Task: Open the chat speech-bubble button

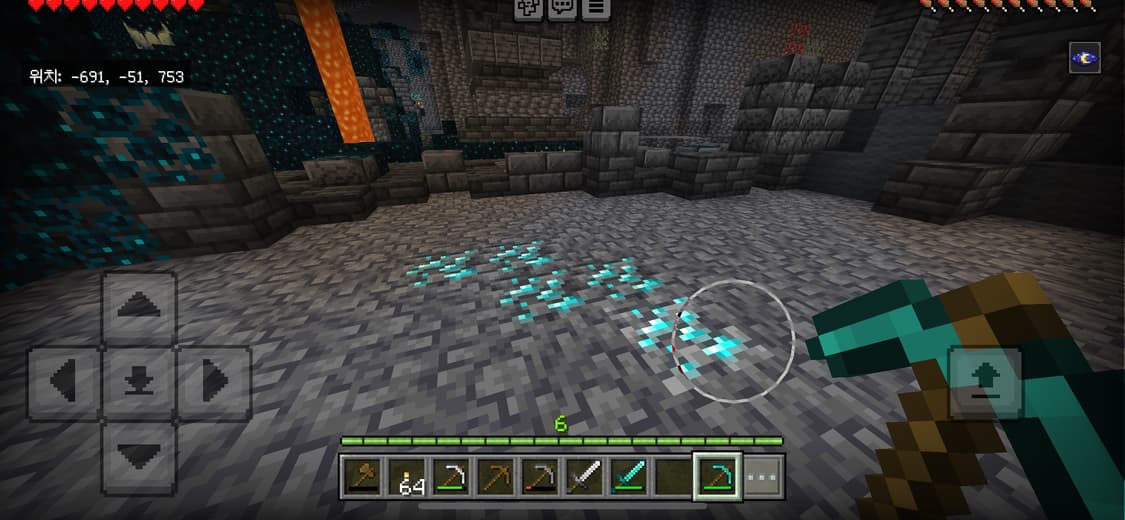Action: pos(563,8)
